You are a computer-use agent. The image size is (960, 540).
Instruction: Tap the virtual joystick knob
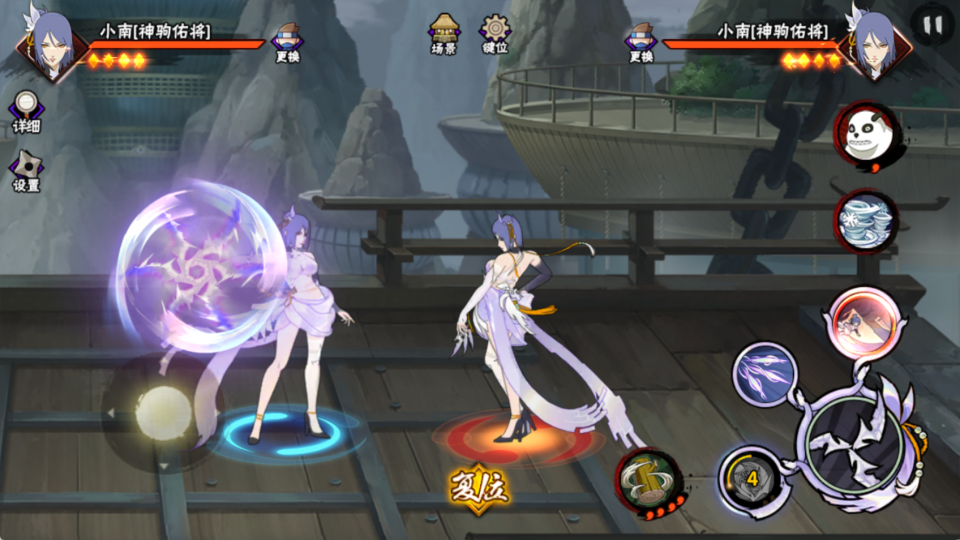click(163, 411)
